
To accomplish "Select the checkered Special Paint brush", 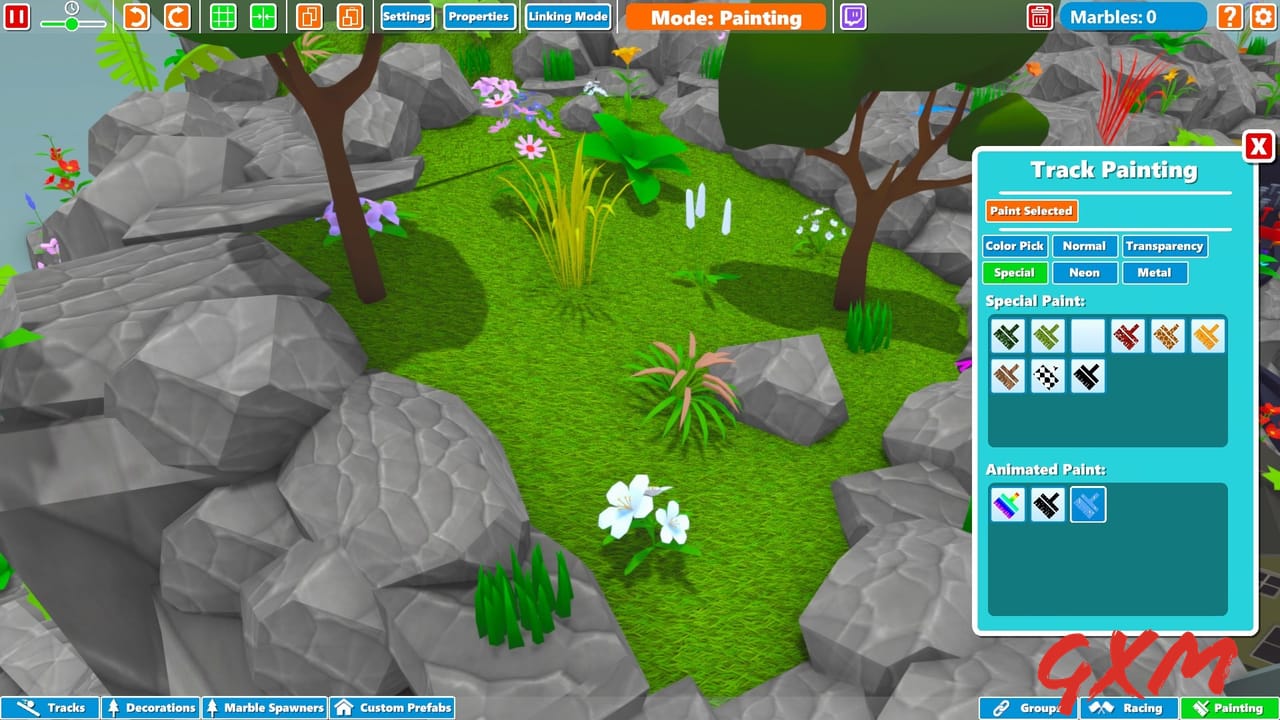I will point(1047,375).
